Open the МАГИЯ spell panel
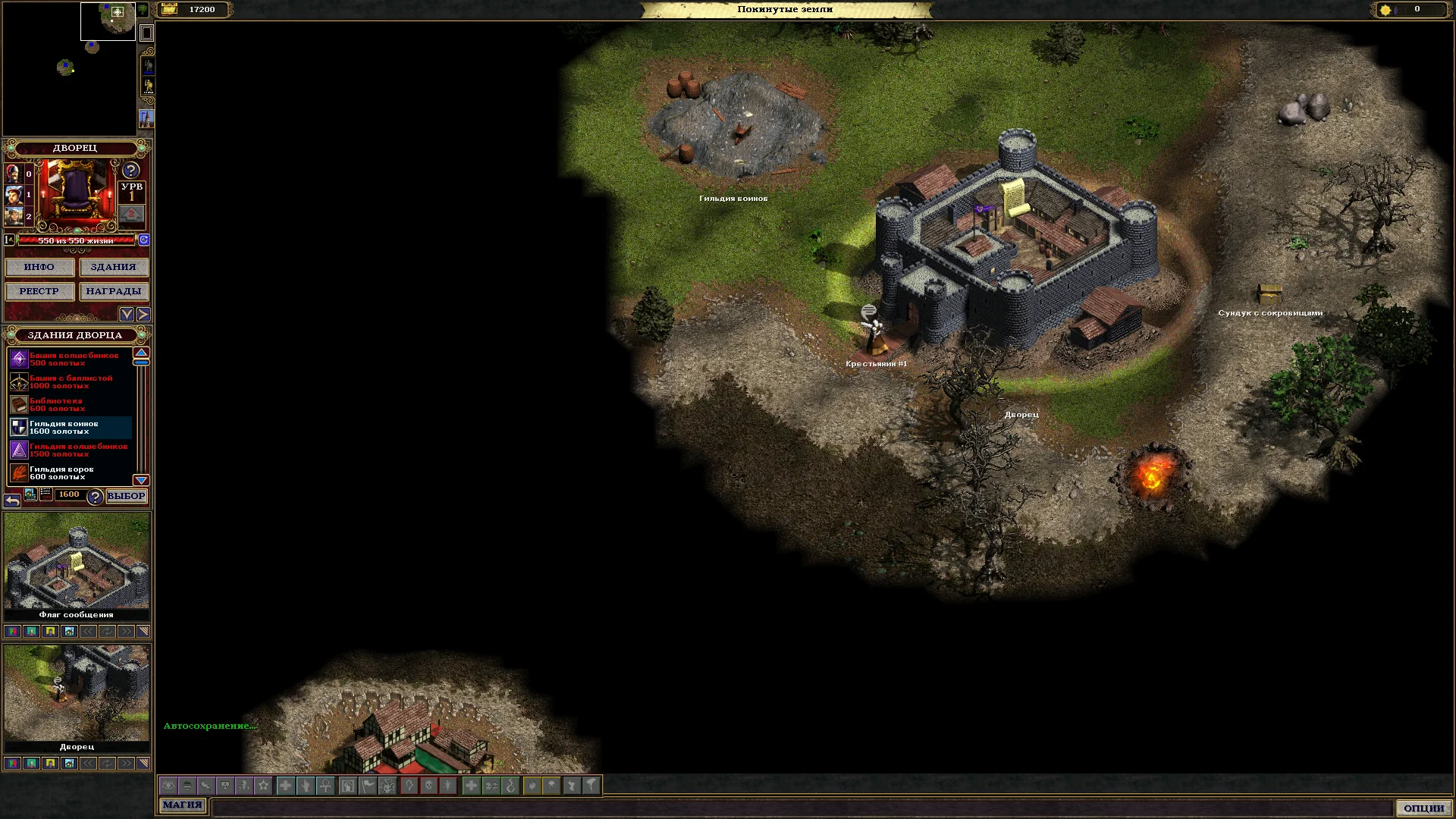This screenshot has height=819, width=1456. pos(182,805)
